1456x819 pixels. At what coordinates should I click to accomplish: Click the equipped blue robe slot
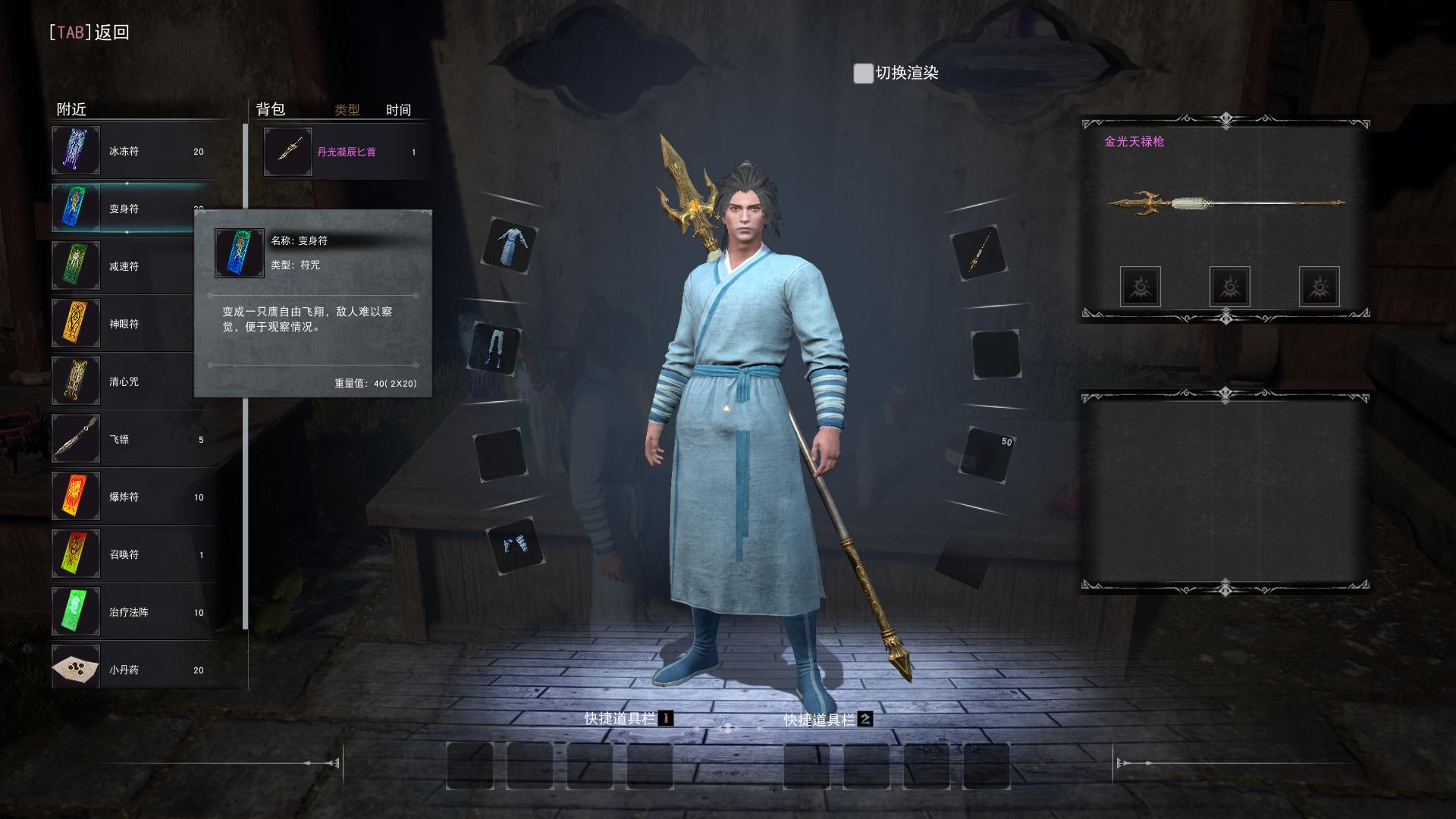click(x=510, y=246)
